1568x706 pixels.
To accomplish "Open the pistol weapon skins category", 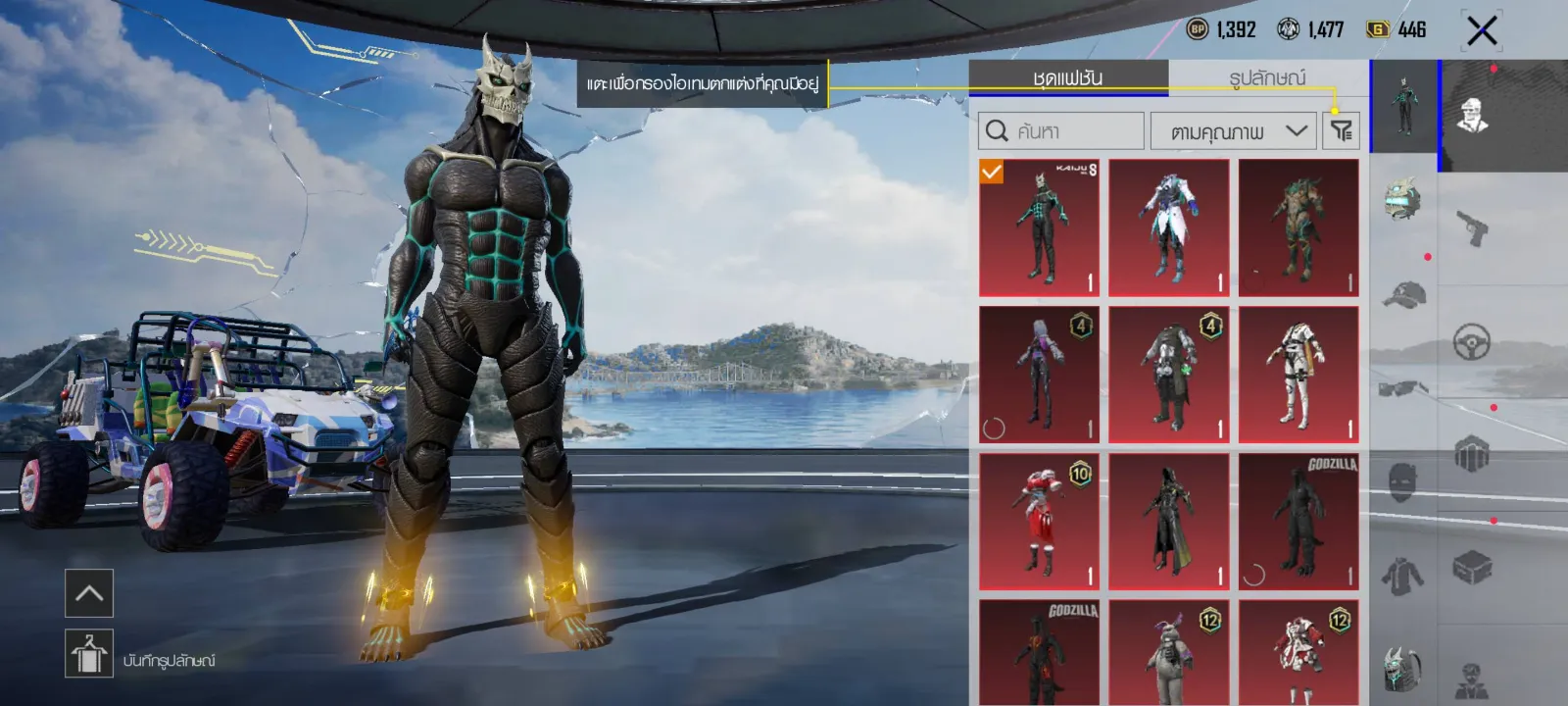I will [1472, 228].
